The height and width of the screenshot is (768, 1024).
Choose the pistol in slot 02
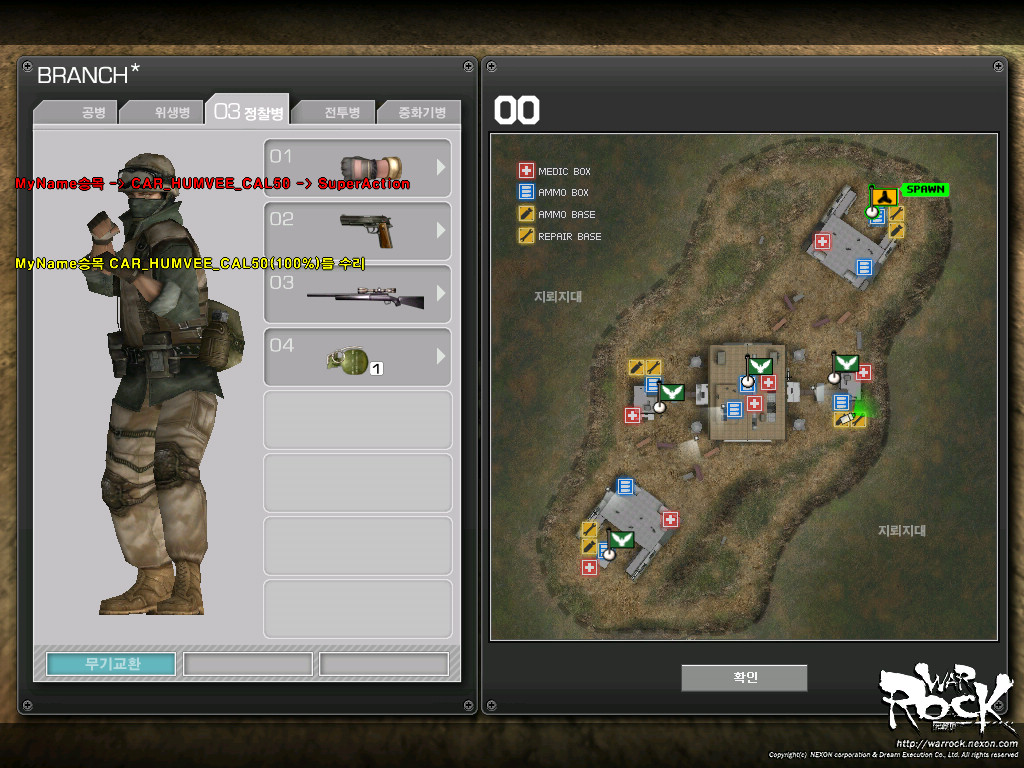(x=357, y=231)
